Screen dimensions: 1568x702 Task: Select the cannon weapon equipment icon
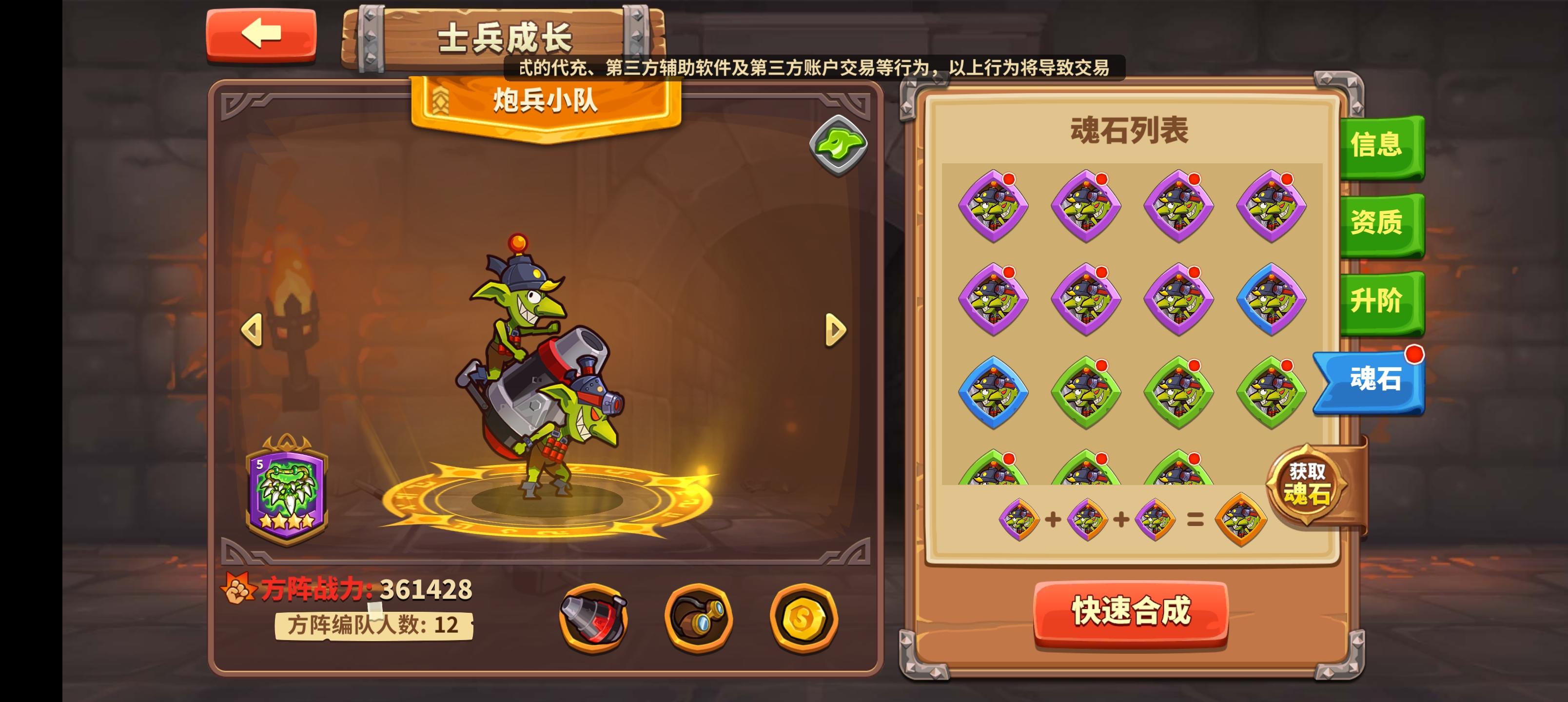(592, 619)
